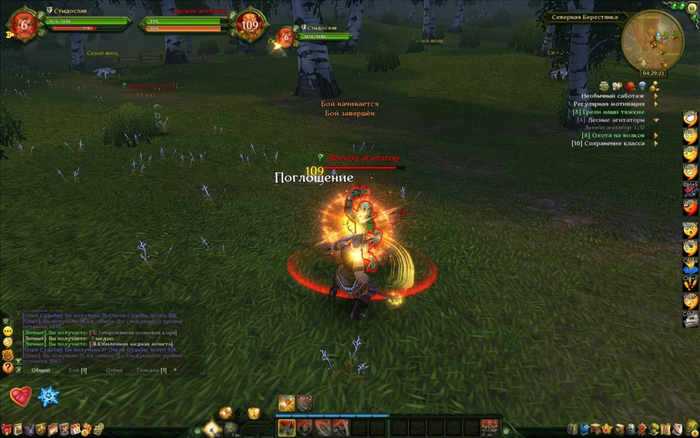Screen dimensions: 700x438
Task: Click the blue snowflake icon
Action: [x=48, y=397]
